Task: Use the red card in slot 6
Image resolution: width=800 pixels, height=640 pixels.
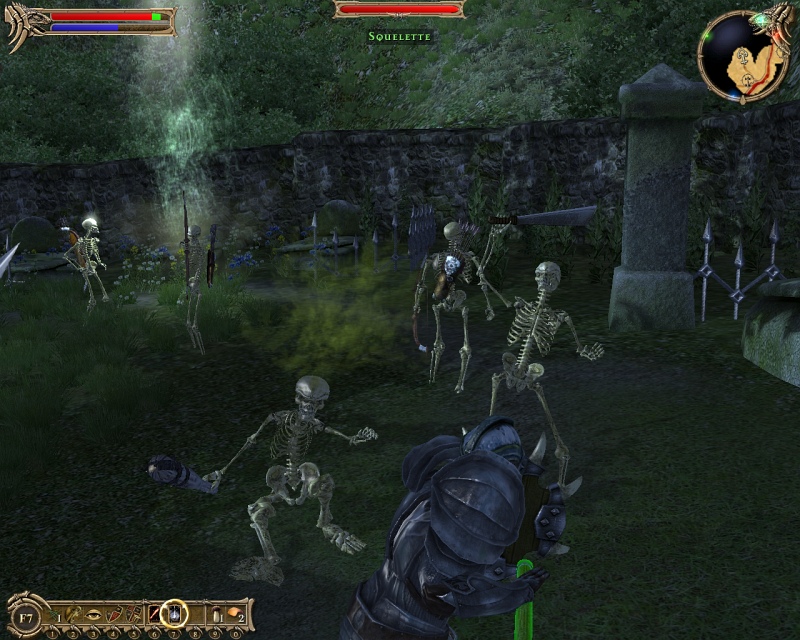Action: (x=156, y=612)
